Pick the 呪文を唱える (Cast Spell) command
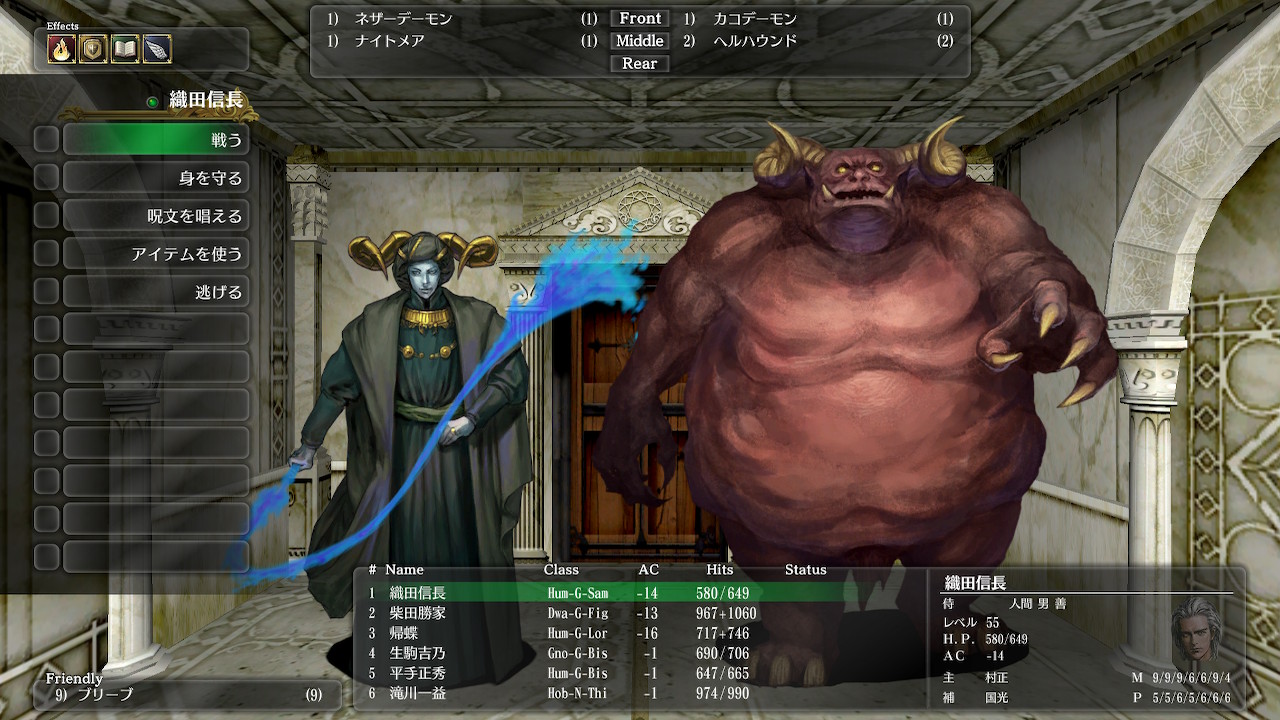The height and width of the screenshot is (720, 1280). 156,216
